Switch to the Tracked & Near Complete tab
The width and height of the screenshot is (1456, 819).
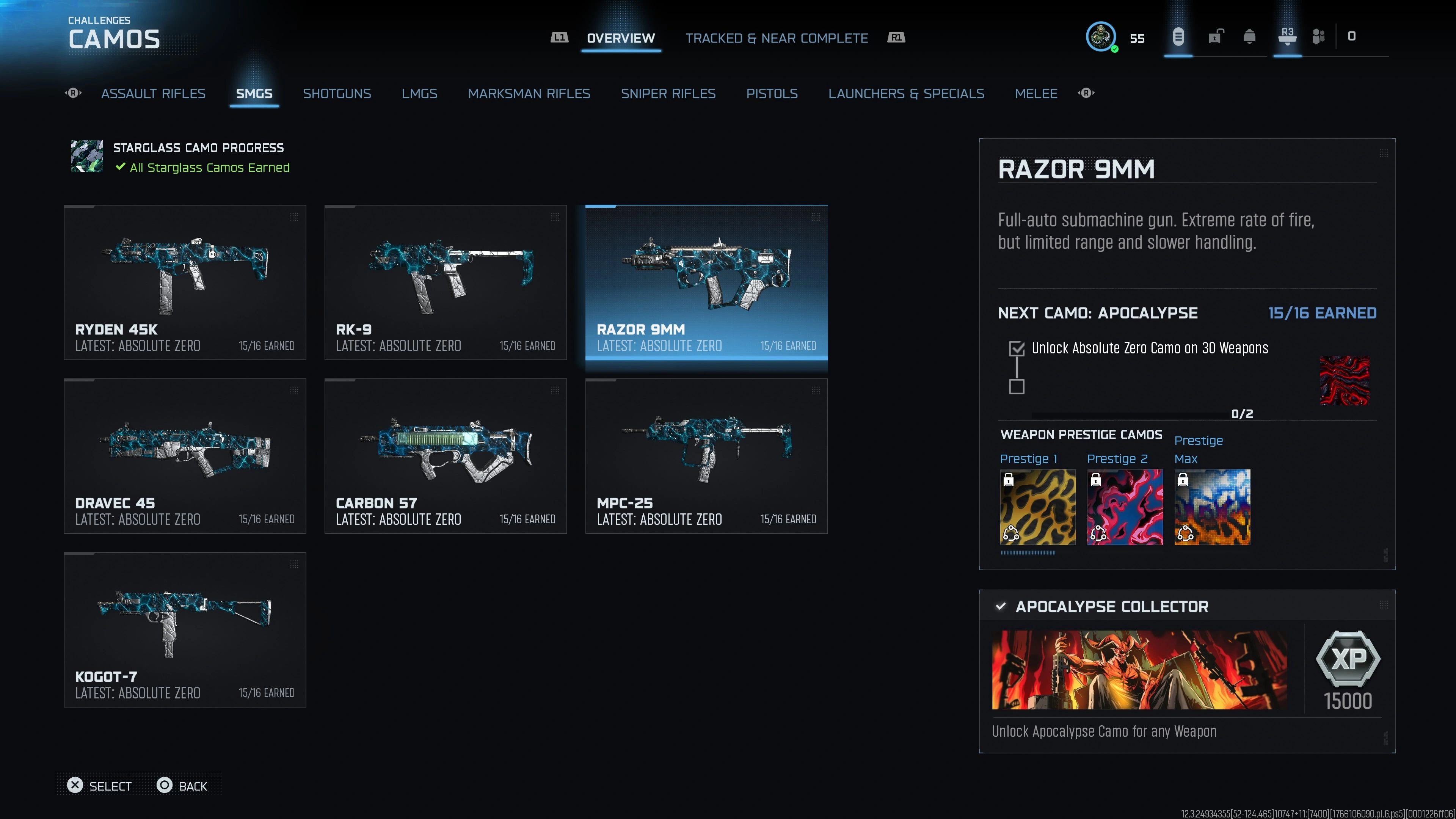(777, 38)
